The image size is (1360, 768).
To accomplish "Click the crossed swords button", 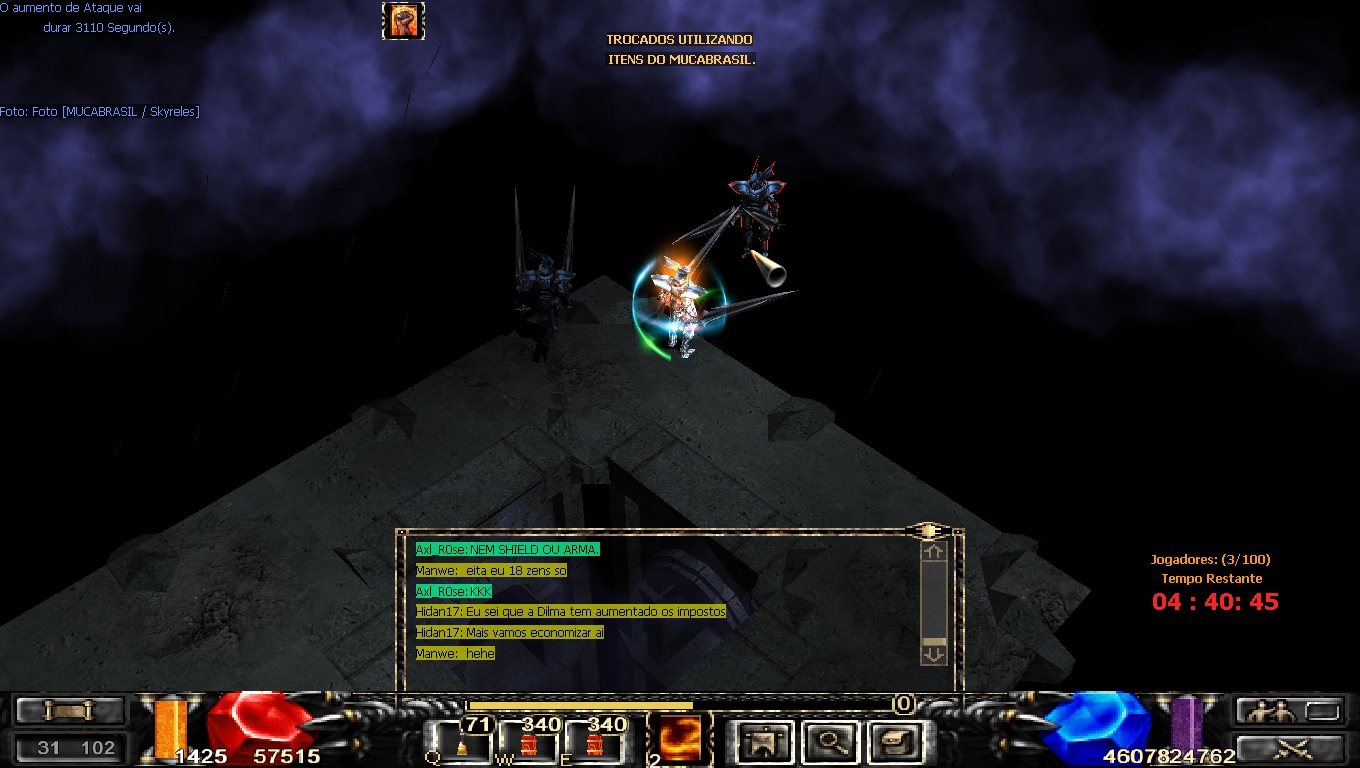I will tap(1288, 747).
